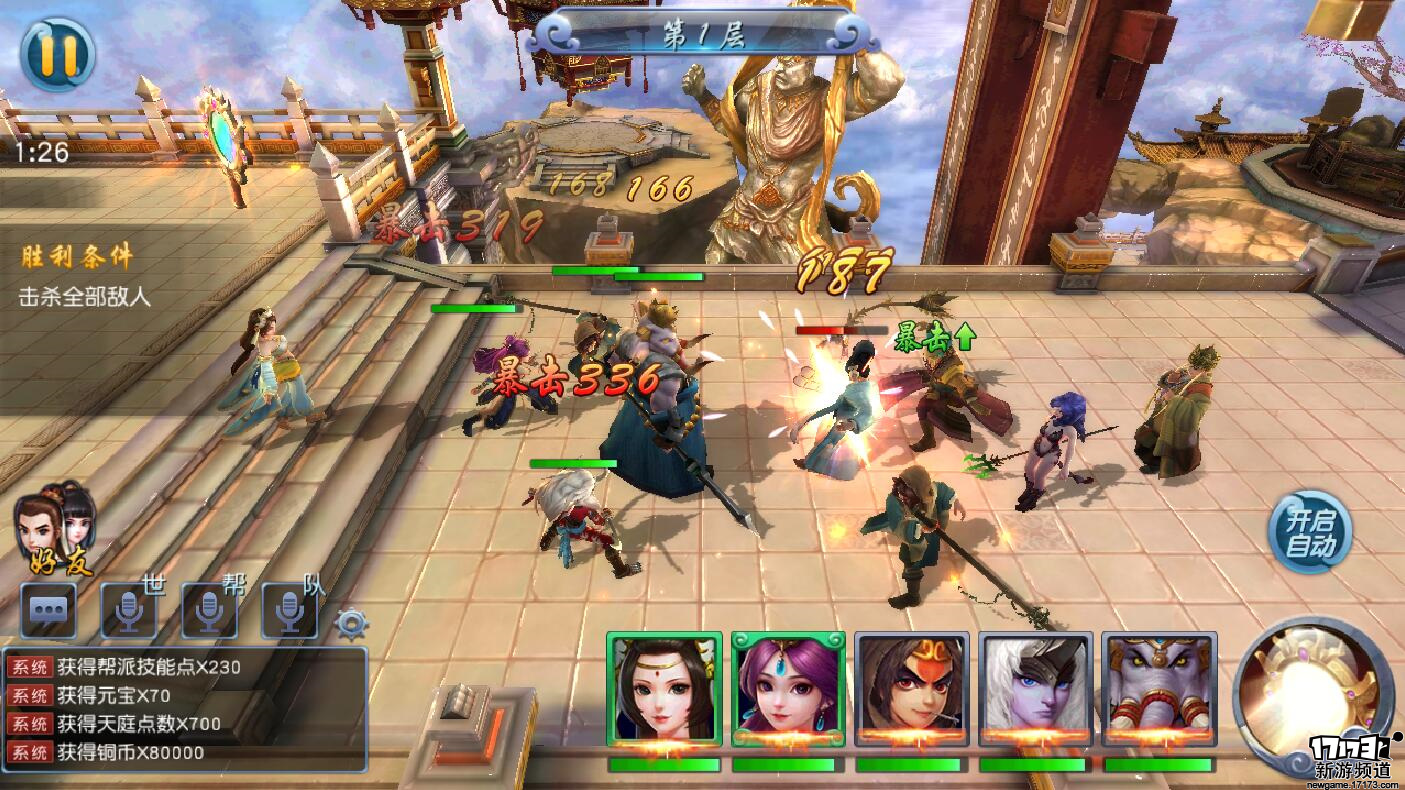Viewport: 1405px width, 790px height.
Task: Activate the 世 world voice microphone
Action: click(129, 609)
